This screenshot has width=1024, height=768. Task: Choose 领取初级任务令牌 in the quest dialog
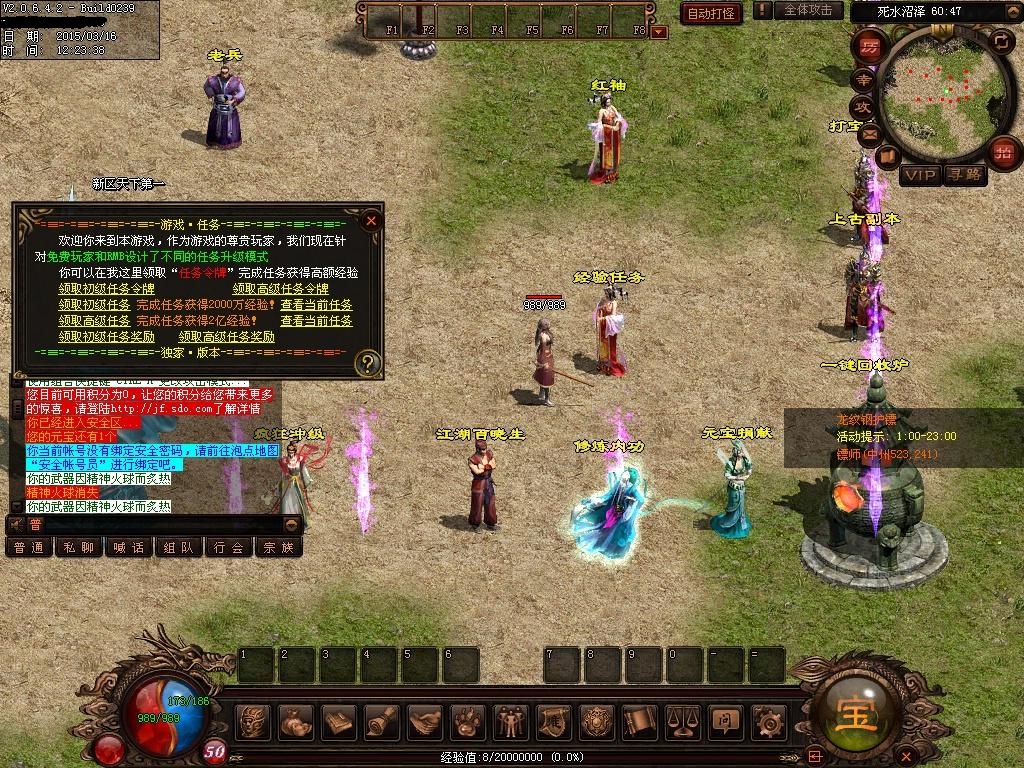[x=106, y=288]
